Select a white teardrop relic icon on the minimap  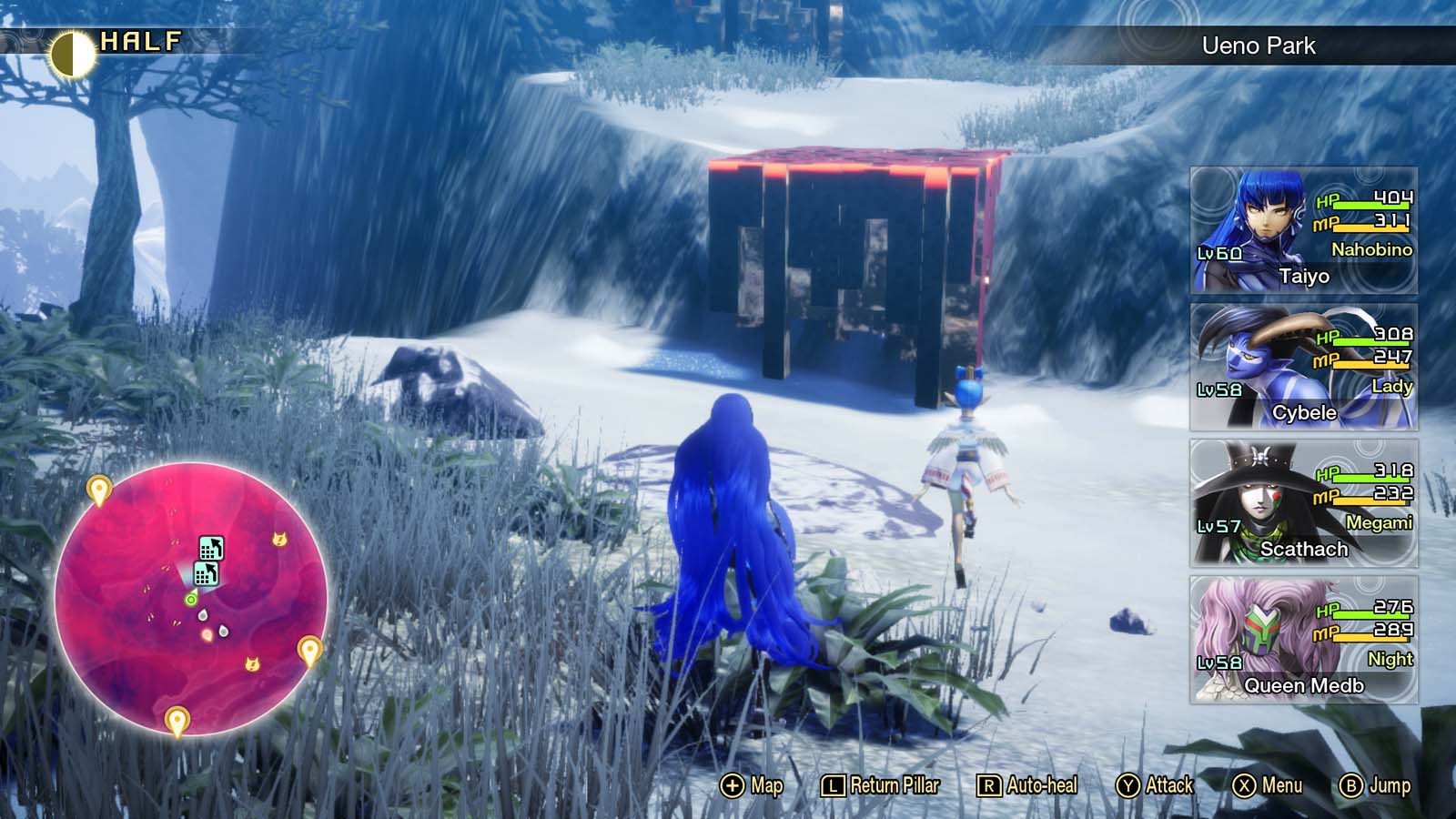tap(203, 615)
